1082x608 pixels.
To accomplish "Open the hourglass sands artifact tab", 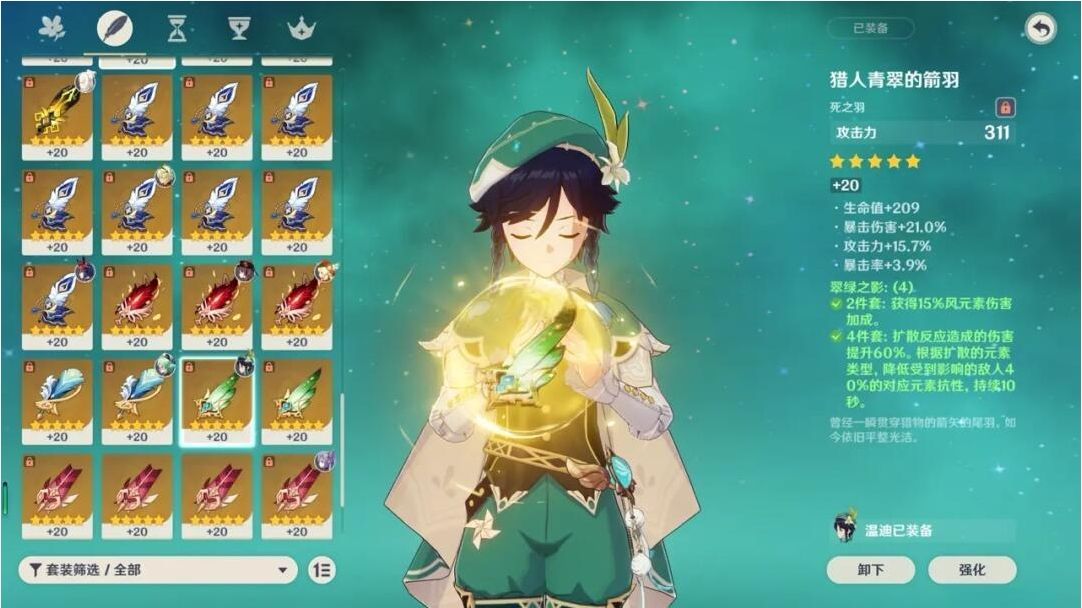I will tap(177, 28).
